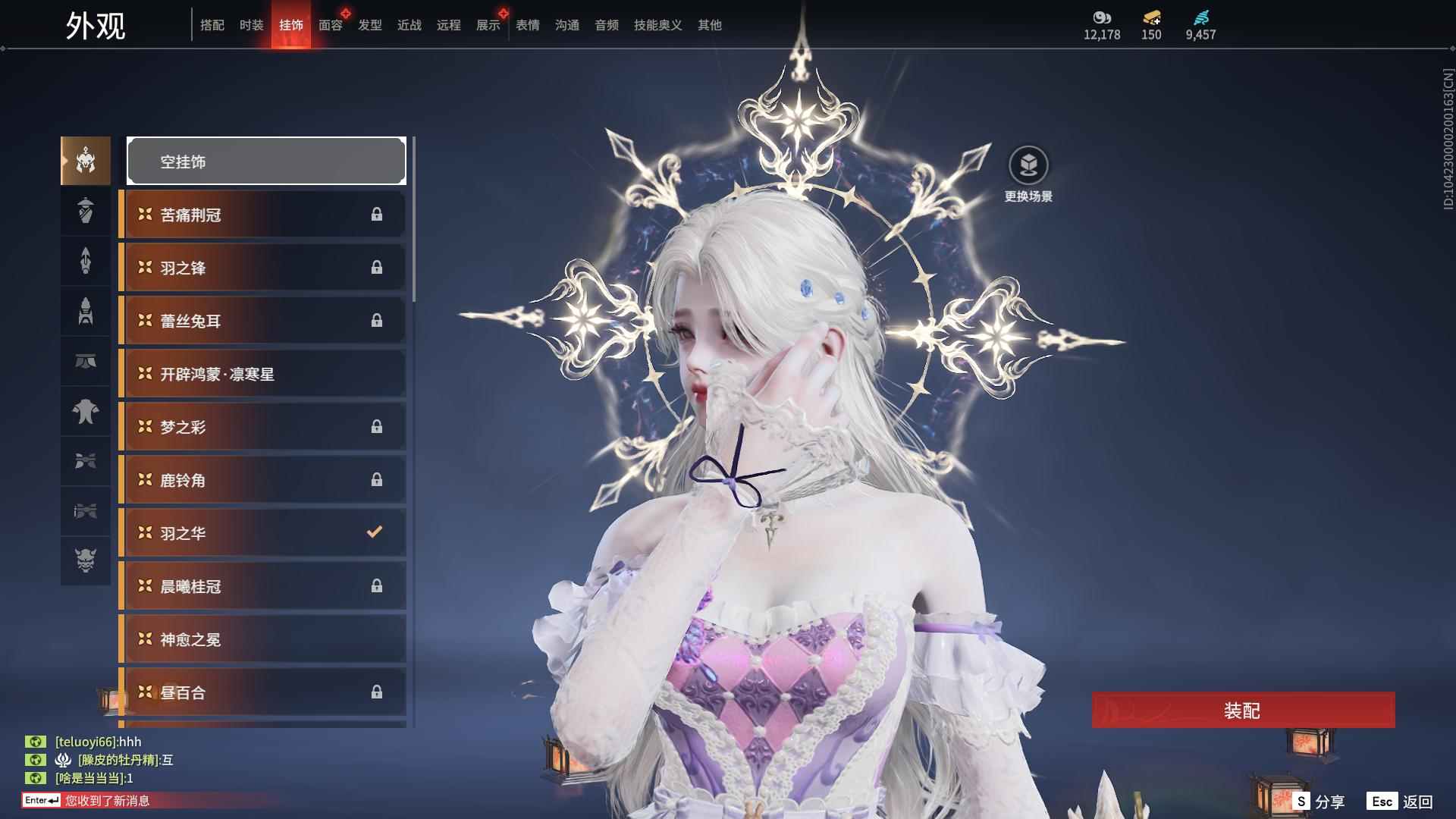Switch to the 其他 tab
Screen dimensions: 1456x819
coord(710,26)
